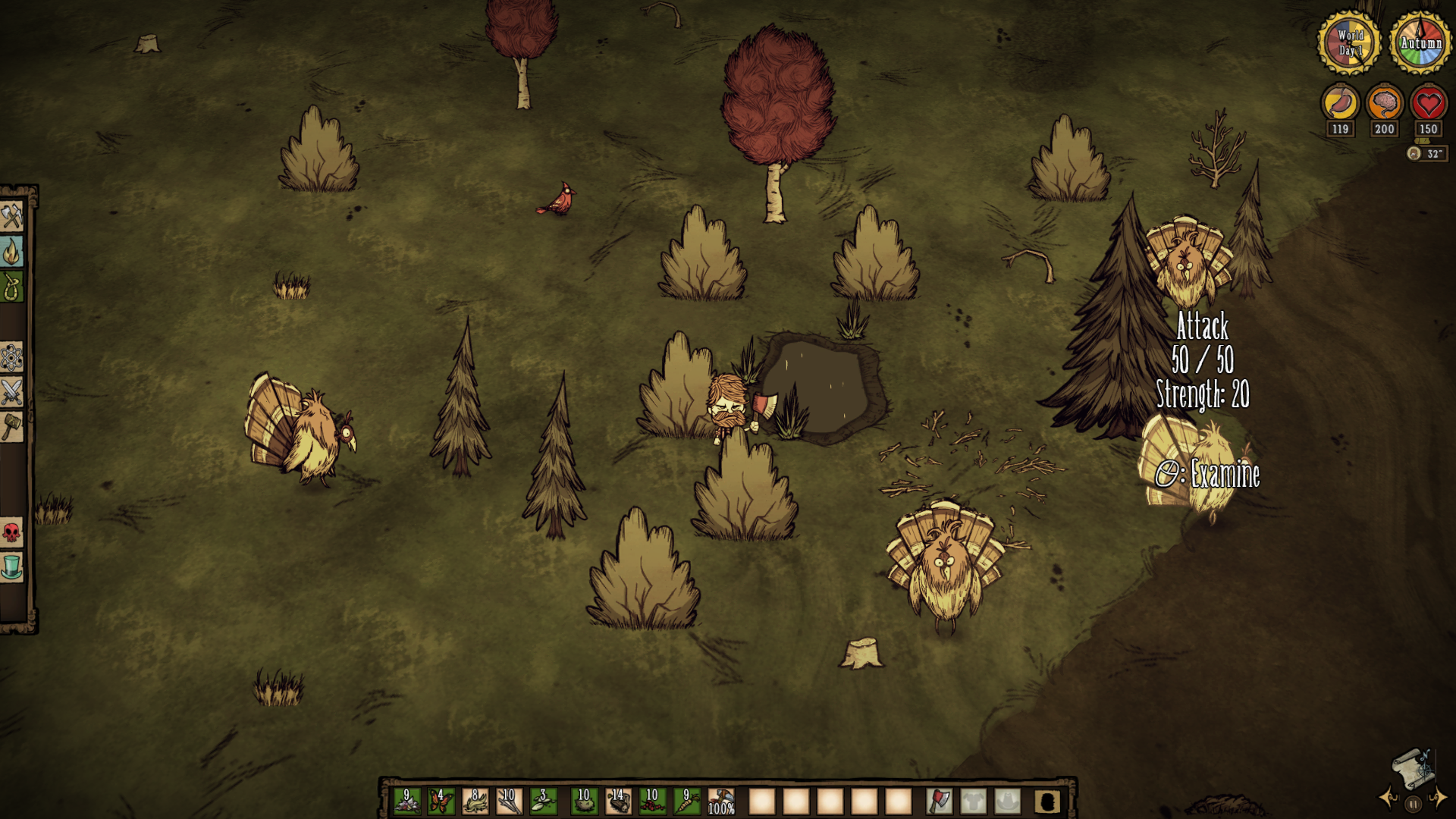Select the red berries inventory slot
Viewport: 1456px width, 819px height.
[652, 801]
